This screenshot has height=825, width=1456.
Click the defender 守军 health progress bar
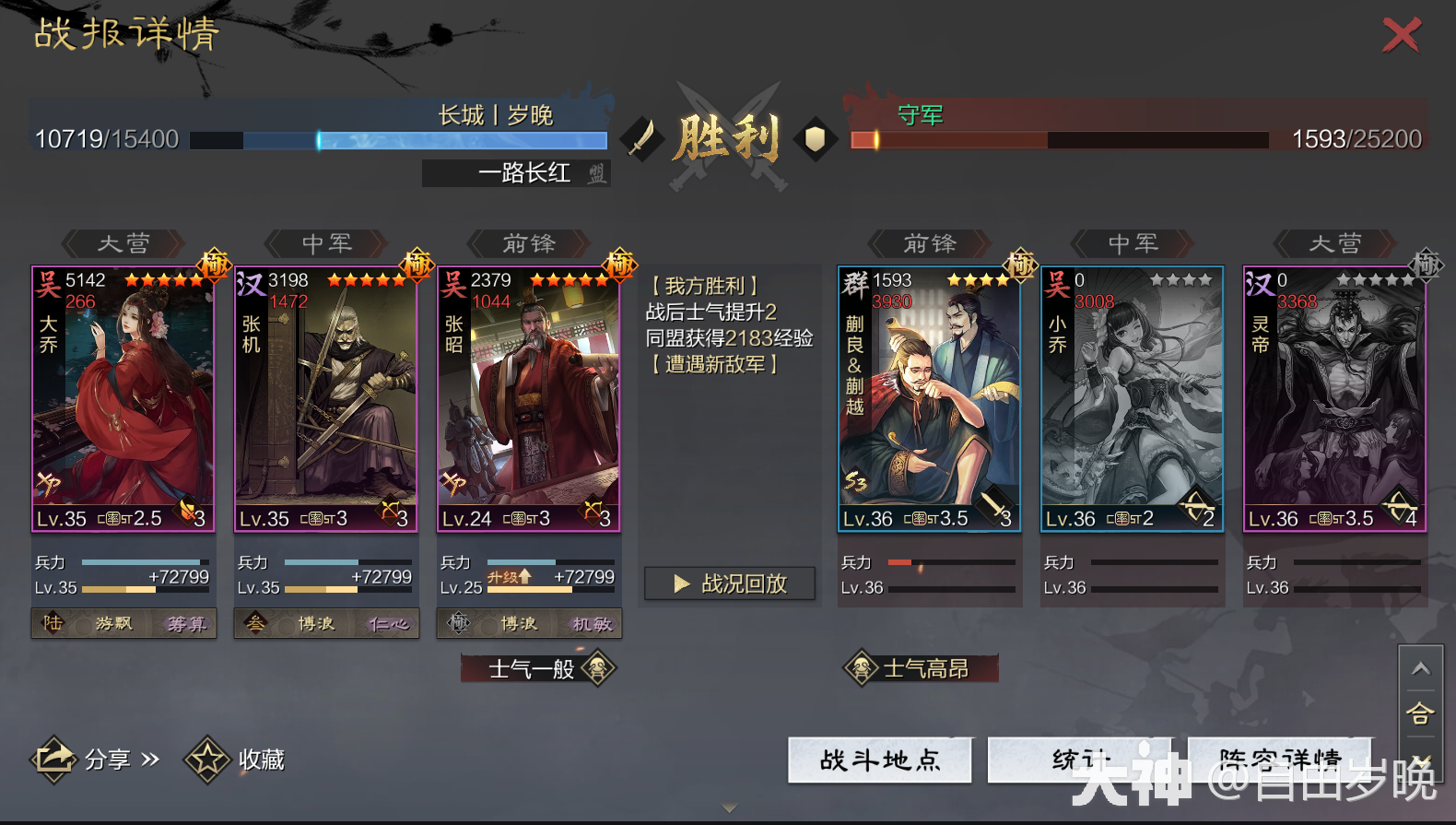(1060, 141)
